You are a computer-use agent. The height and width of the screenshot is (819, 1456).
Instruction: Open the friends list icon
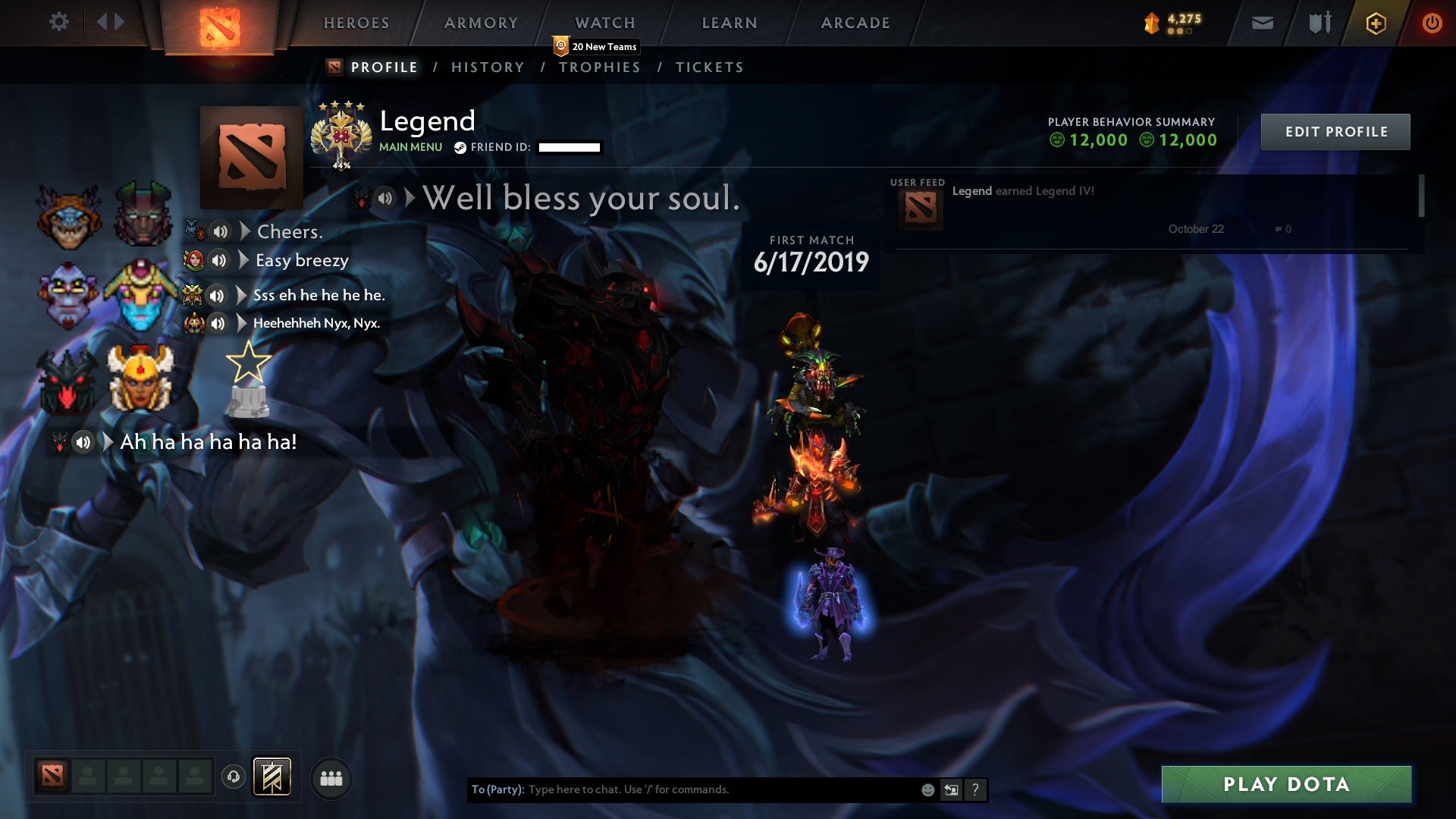[x=331, y=777]
